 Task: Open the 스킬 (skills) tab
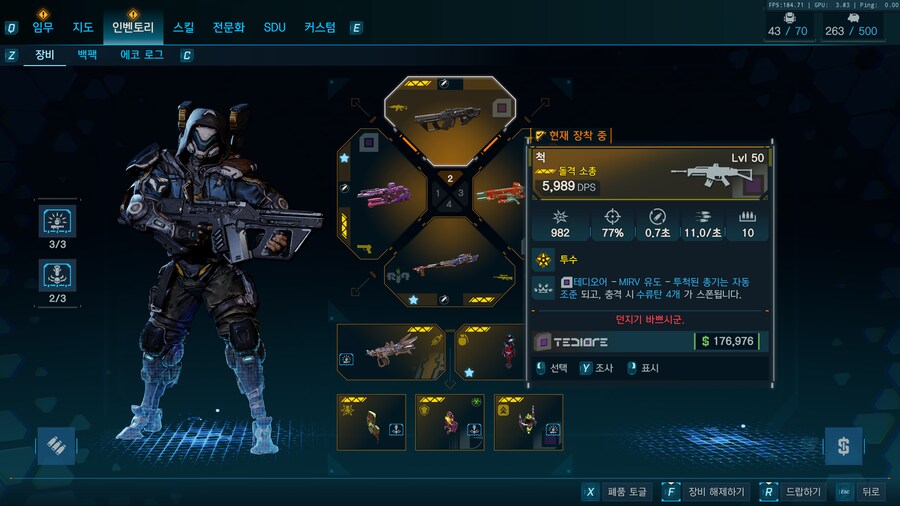coord(184,27)
